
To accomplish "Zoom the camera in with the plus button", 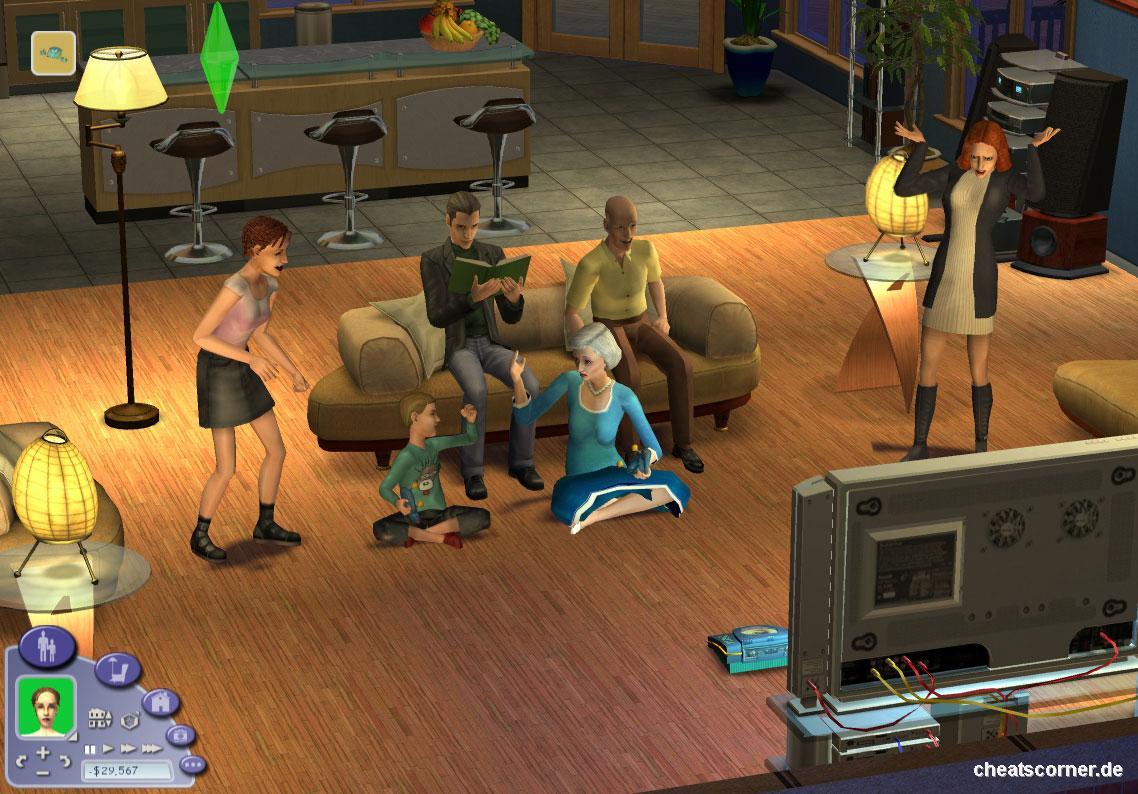I will tap(42, 752).
